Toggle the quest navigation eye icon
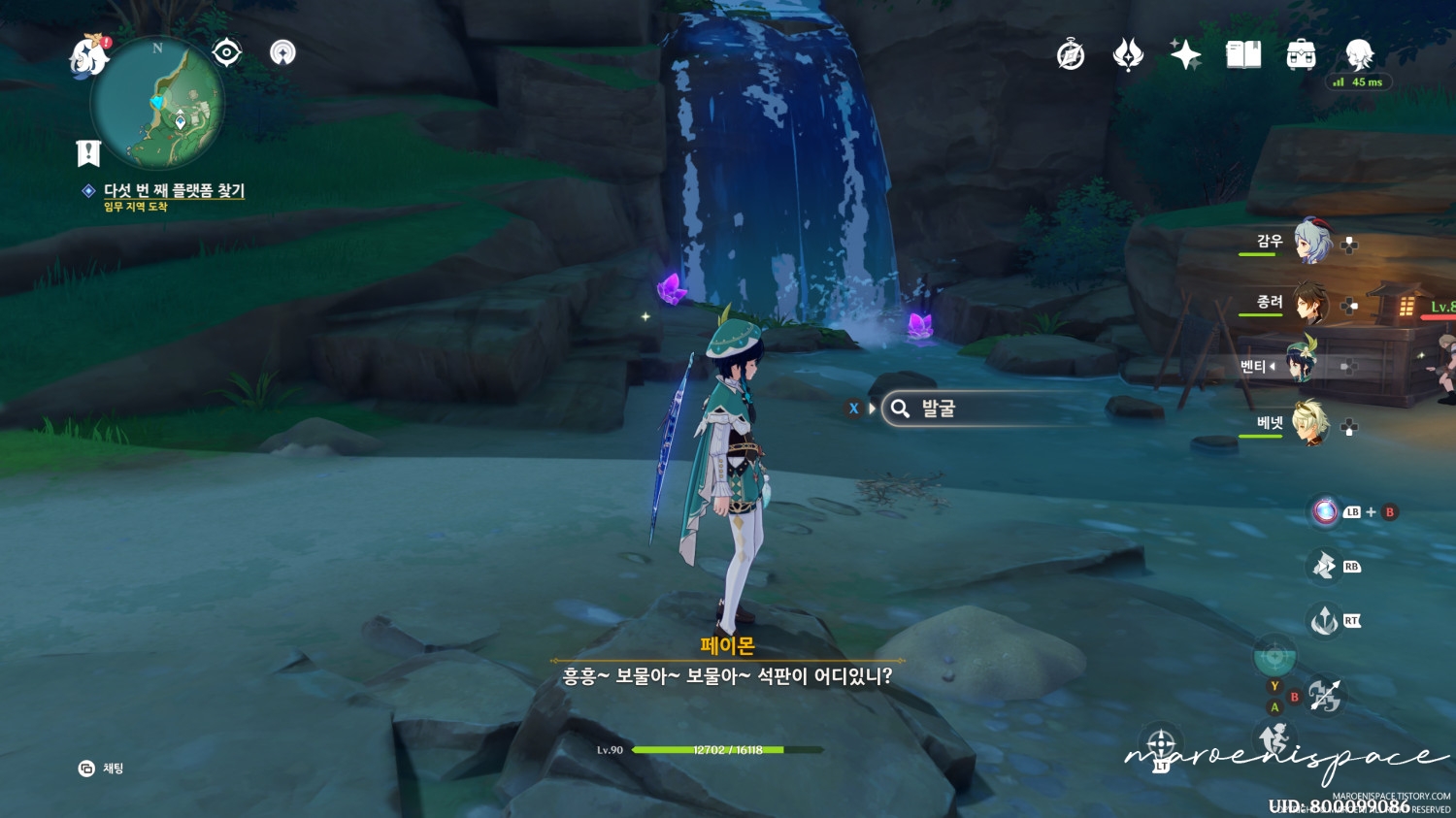The height and width of the screenshot is (818, 1456). tap(225, 53)
